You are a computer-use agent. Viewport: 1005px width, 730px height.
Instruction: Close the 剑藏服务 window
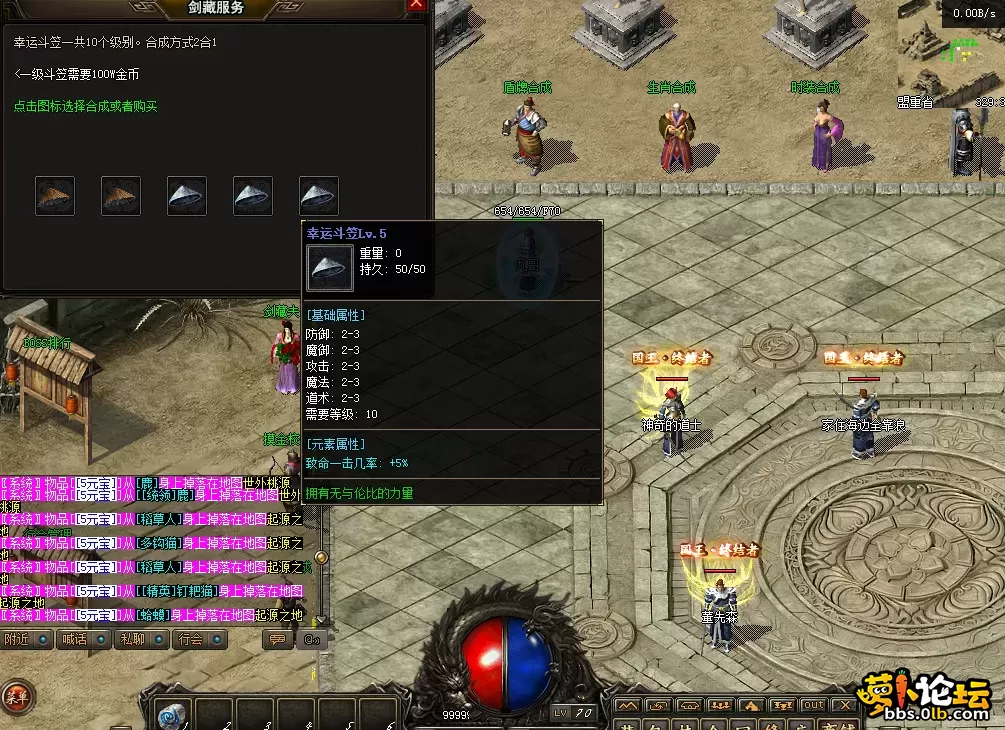pyautogui.click(x=417, y=5)
